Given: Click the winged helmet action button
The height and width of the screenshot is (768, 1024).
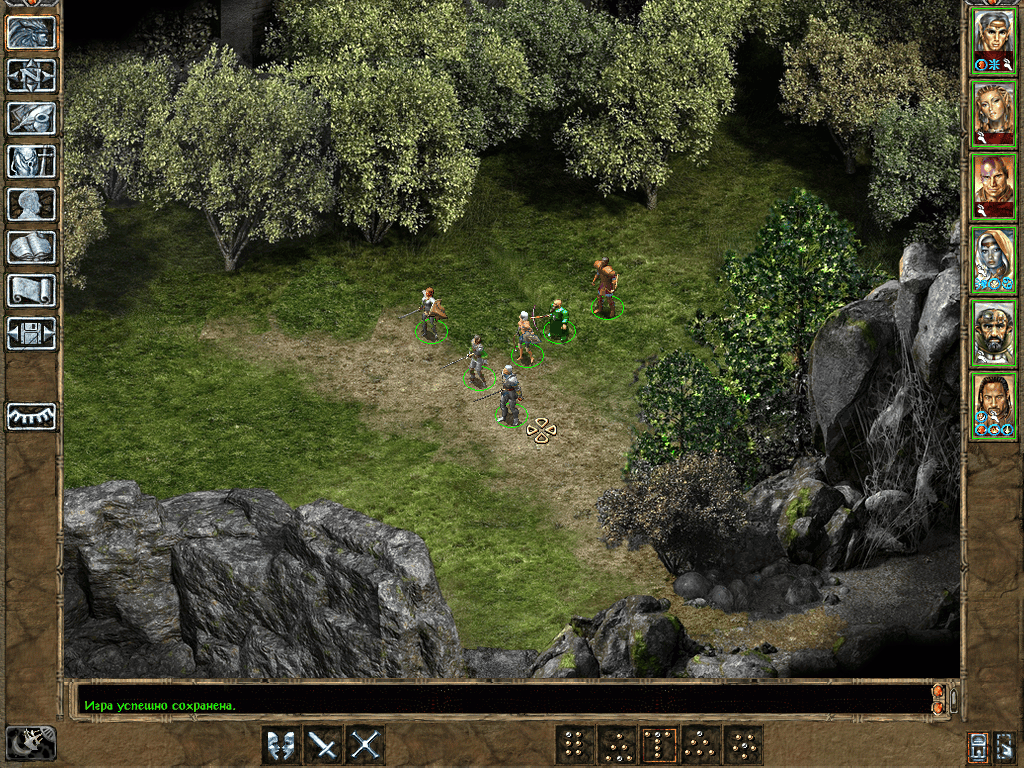Looking at the screenshot, I should click(281, 745).
